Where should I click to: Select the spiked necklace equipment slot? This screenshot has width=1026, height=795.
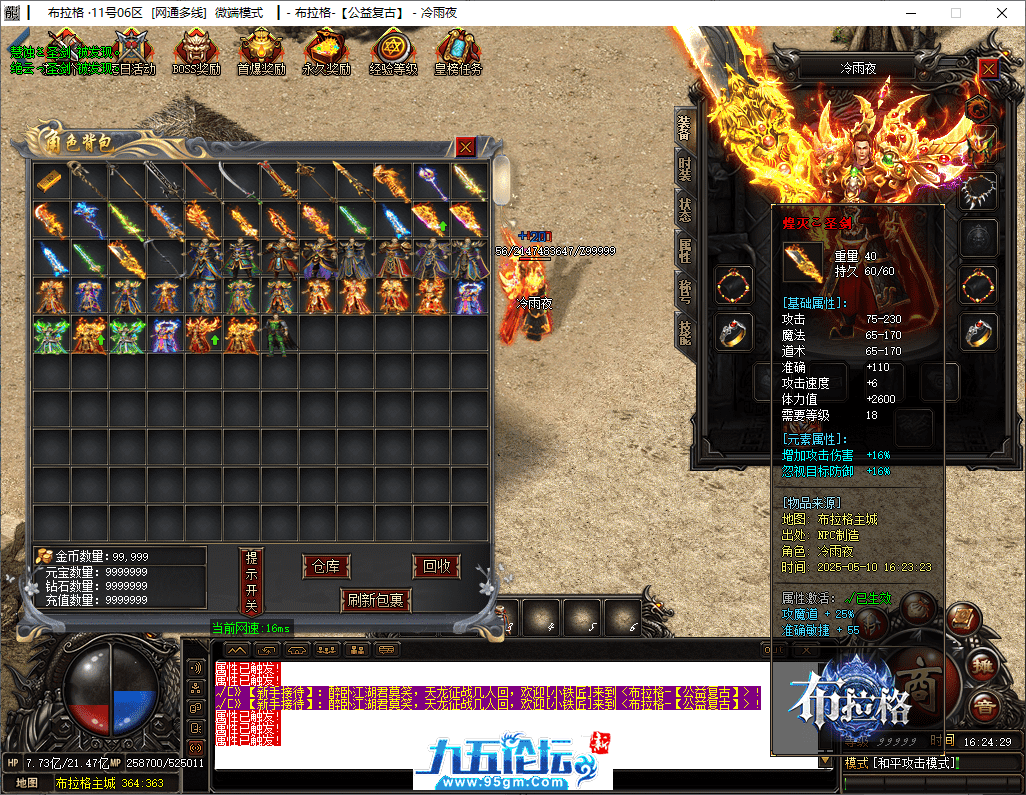tap(979, 190)
